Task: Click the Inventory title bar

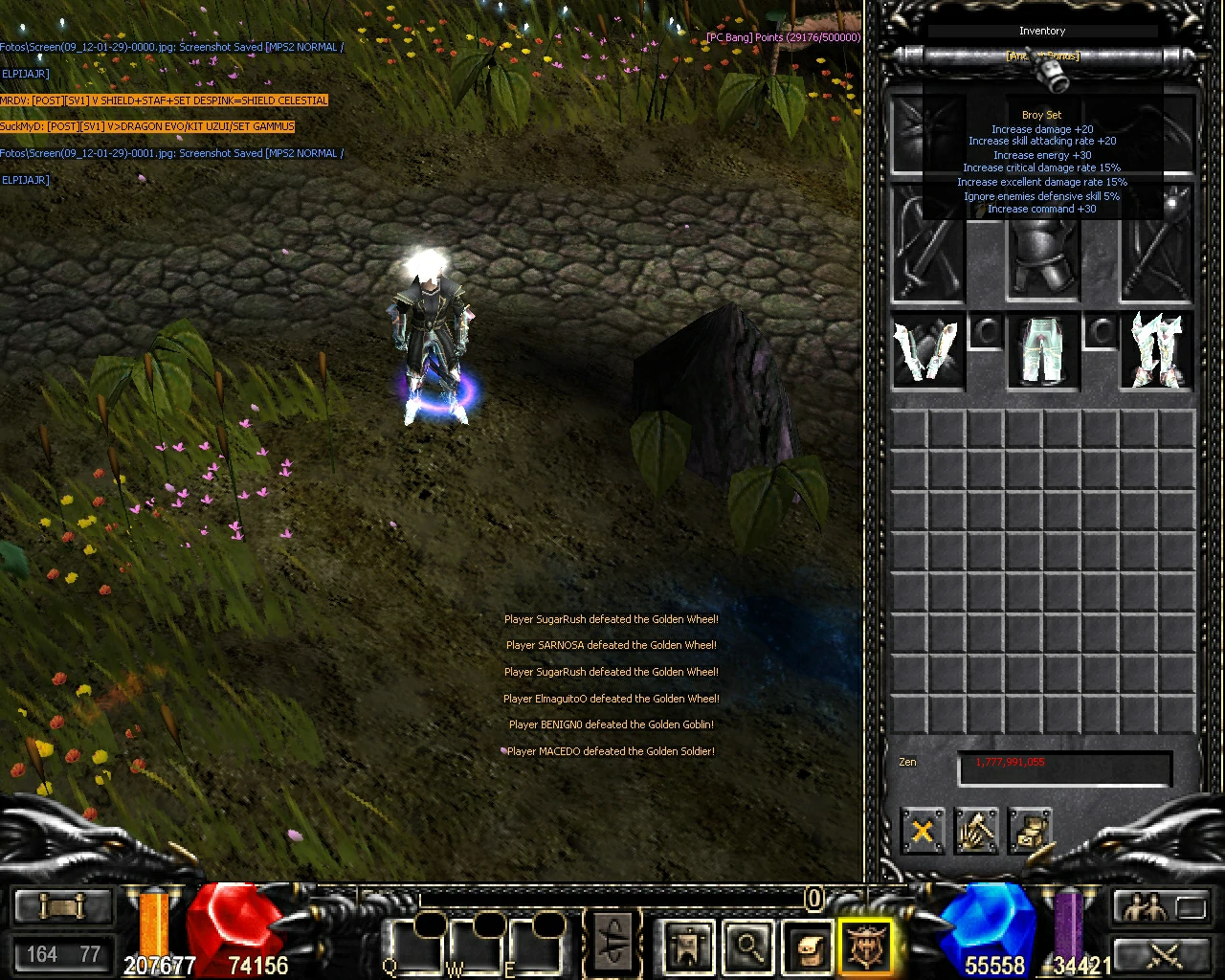Action: 1041,31
